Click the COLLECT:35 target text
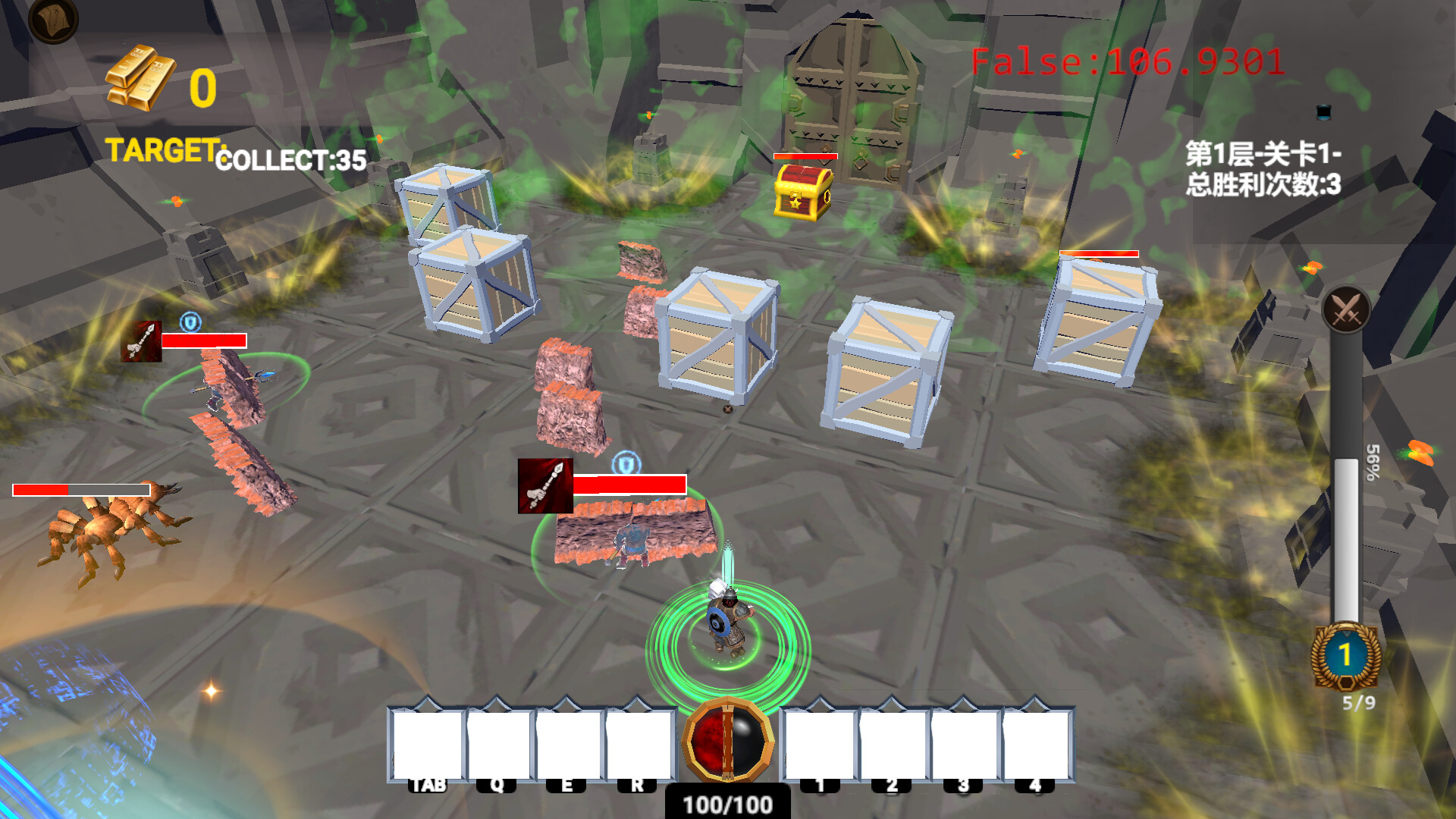This screenshot has width=1456, height=819. pos(290,157)
